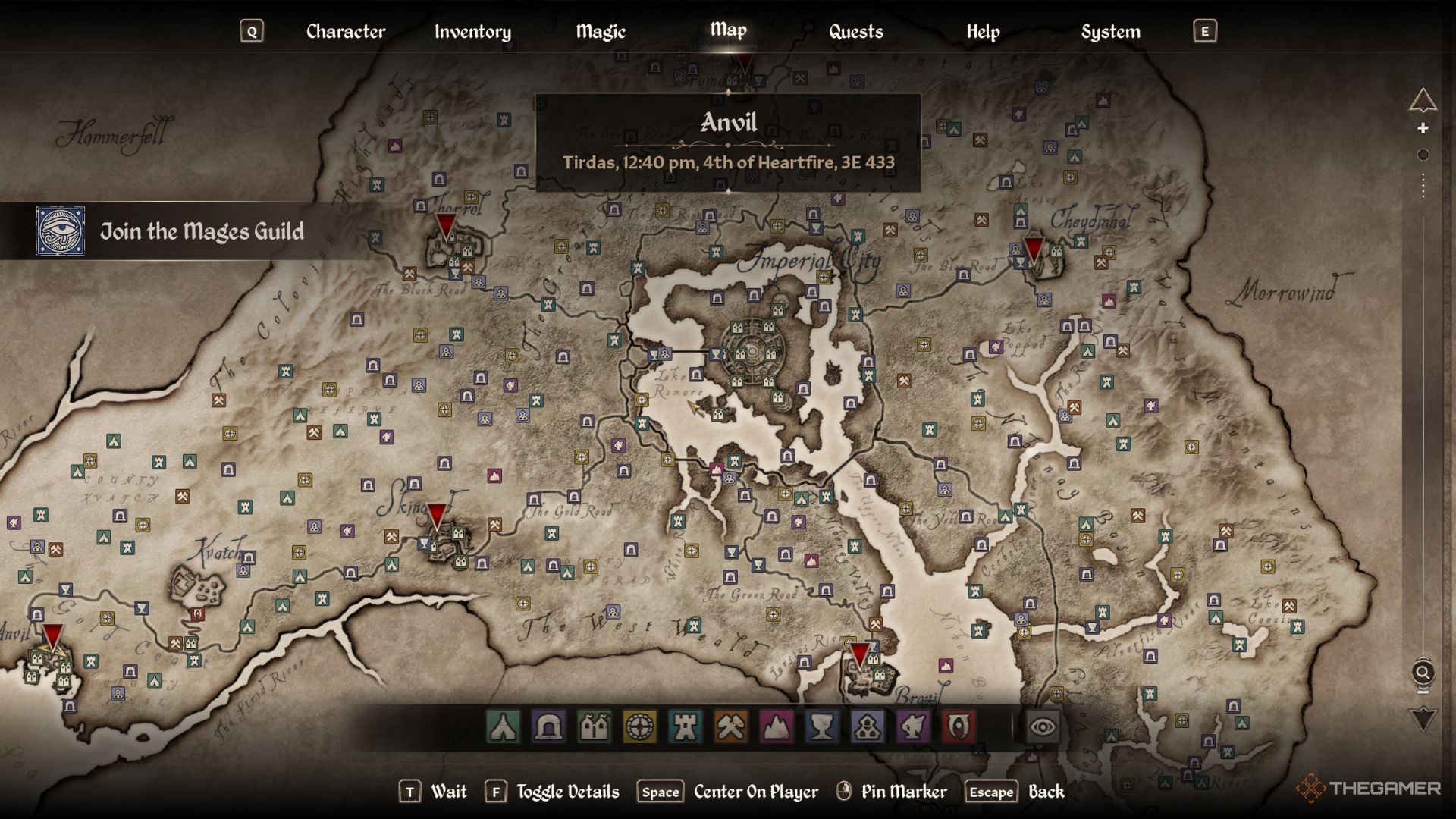The image size is (1456, 819).
Task: Toggle the cave archway map filter
Action: 548,726
